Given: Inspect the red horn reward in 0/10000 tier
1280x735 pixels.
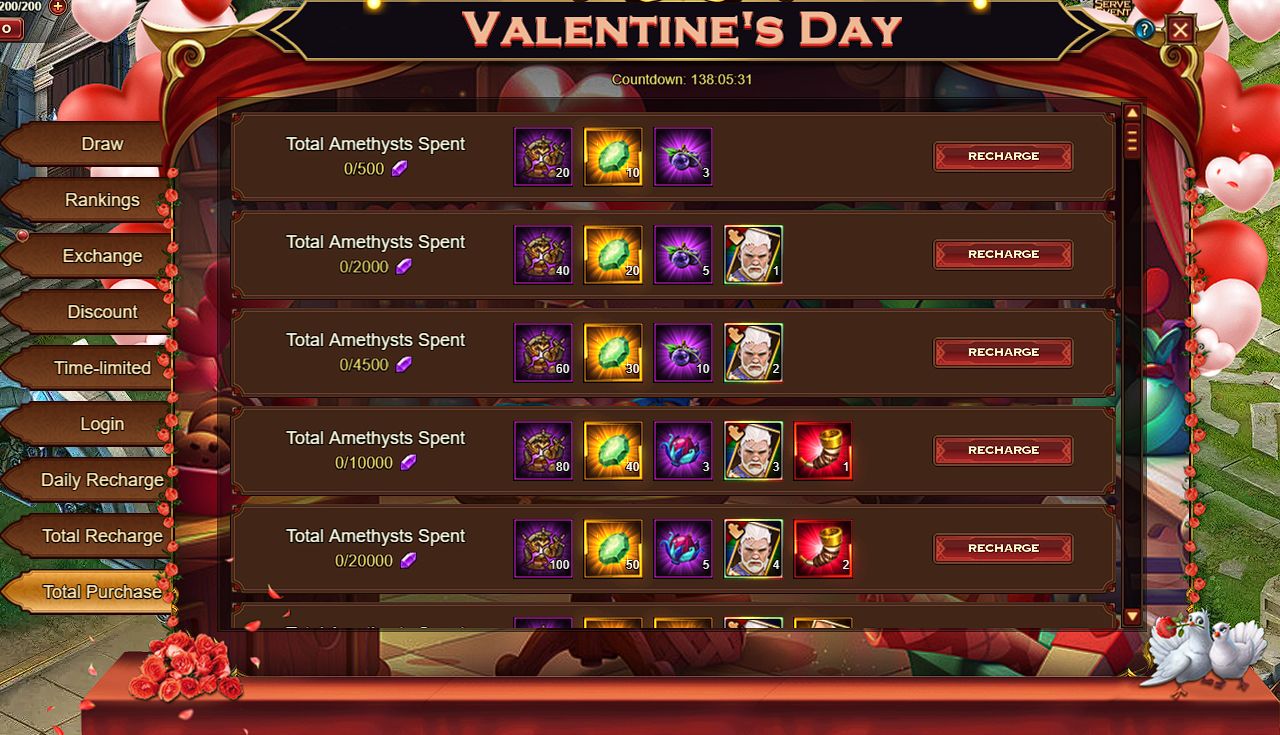Looking at the screenshot, I should click(822, 450).
